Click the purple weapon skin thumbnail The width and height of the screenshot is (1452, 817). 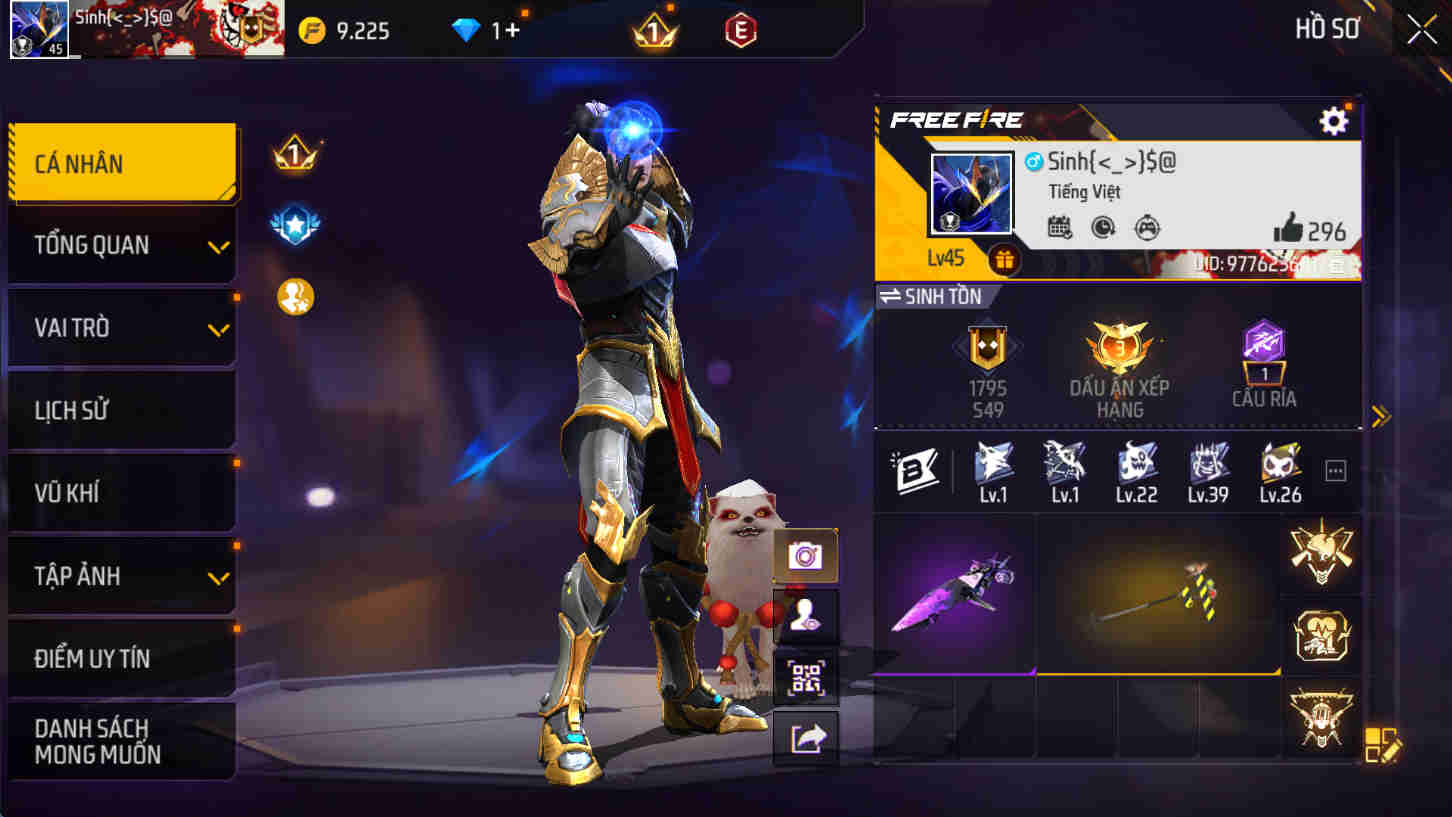point(953,590)
